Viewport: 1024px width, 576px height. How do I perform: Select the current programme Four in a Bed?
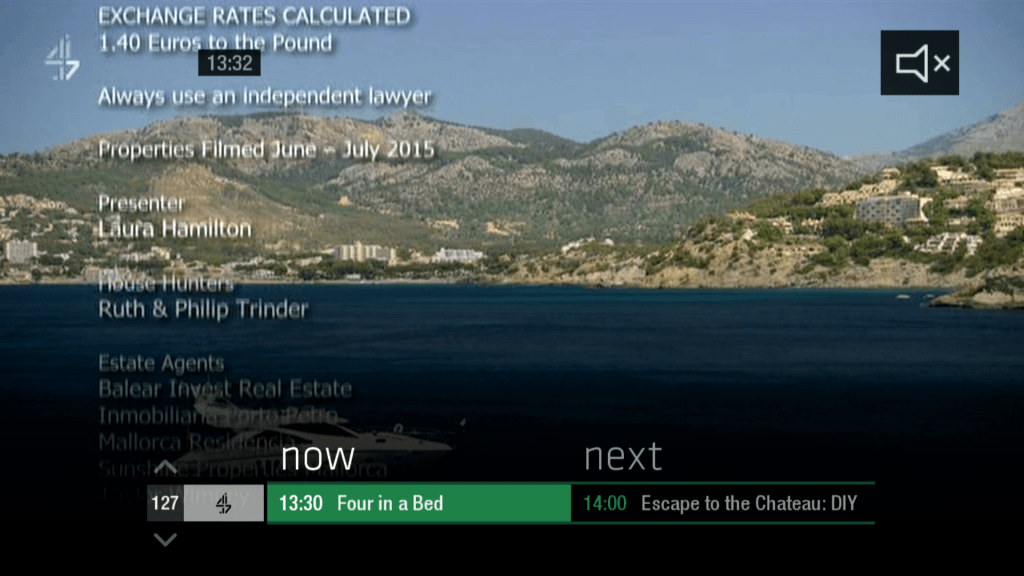coord(418,503)
